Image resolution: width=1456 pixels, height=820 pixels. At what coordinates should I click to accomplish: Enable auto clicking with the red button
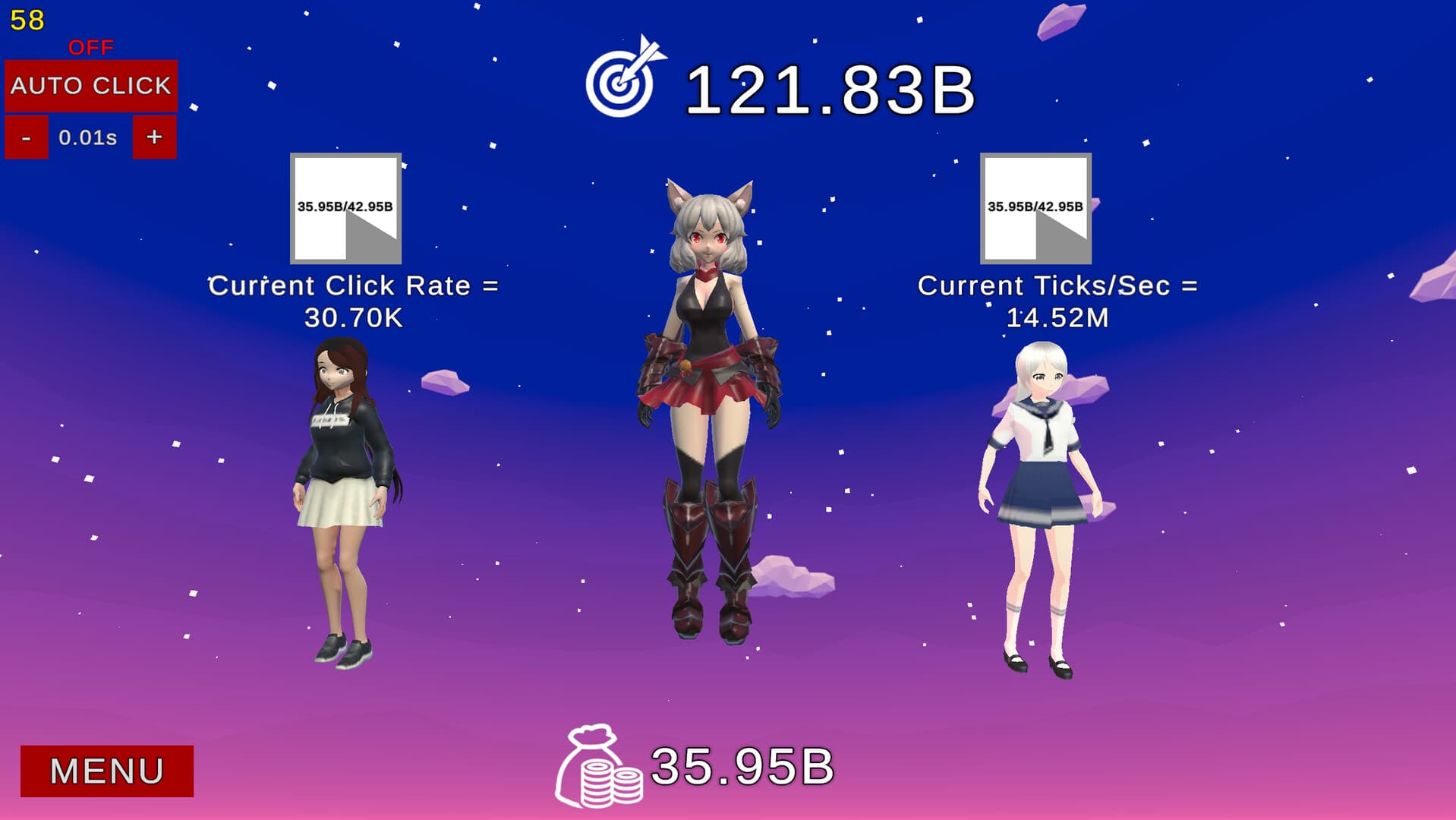coord(90,86)
